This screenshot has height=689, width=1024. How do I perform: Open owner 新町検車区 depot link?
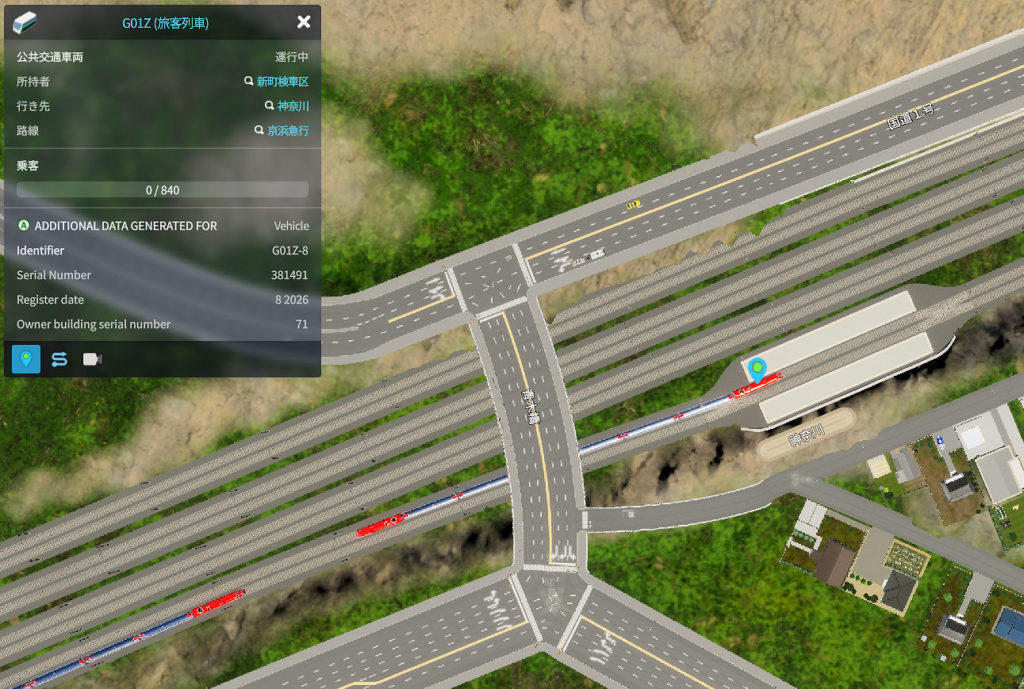[282, 82]
